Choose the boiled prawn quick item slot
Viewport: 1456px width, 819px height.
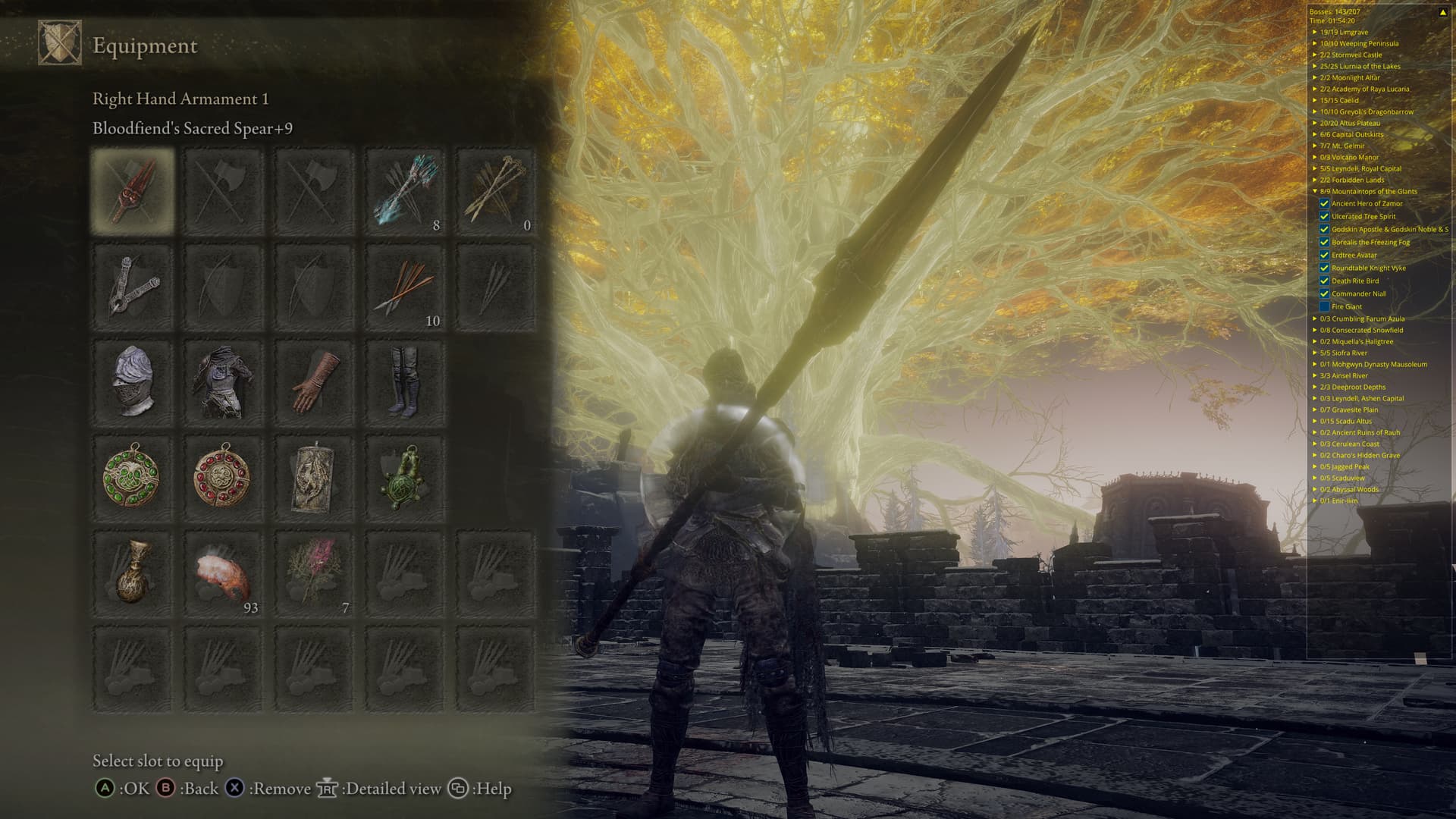click(223, 574)
